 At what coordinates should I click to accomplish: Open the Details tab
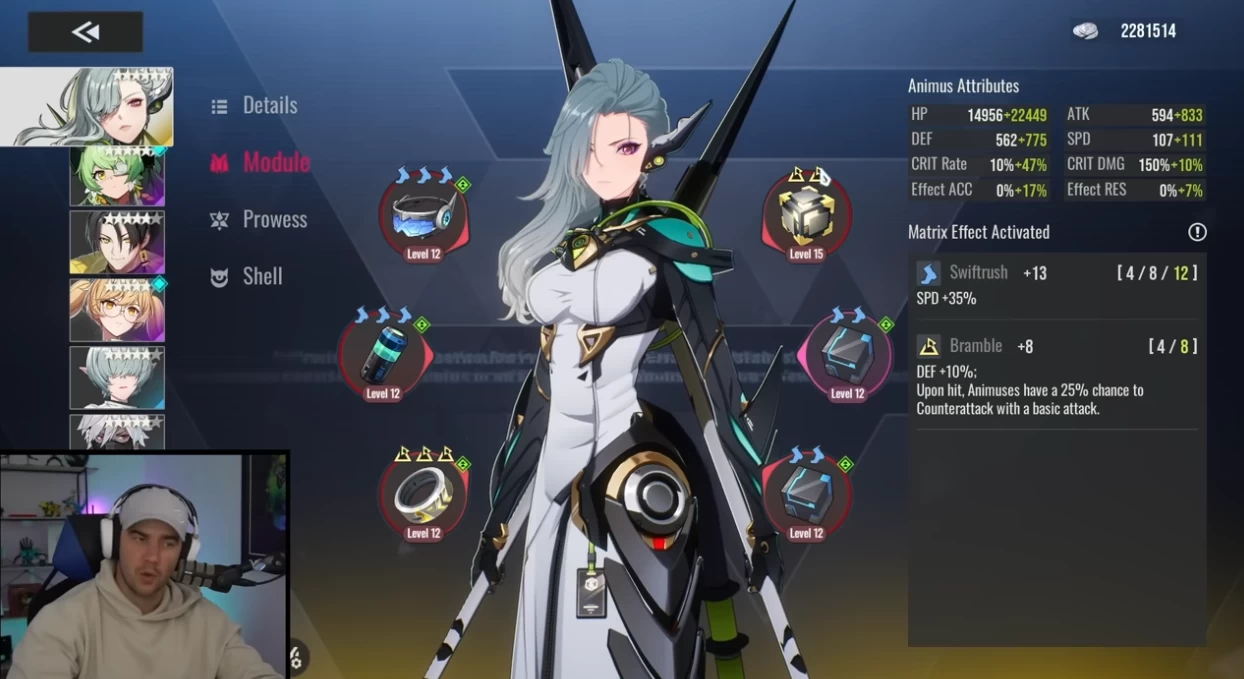point(269,105)
